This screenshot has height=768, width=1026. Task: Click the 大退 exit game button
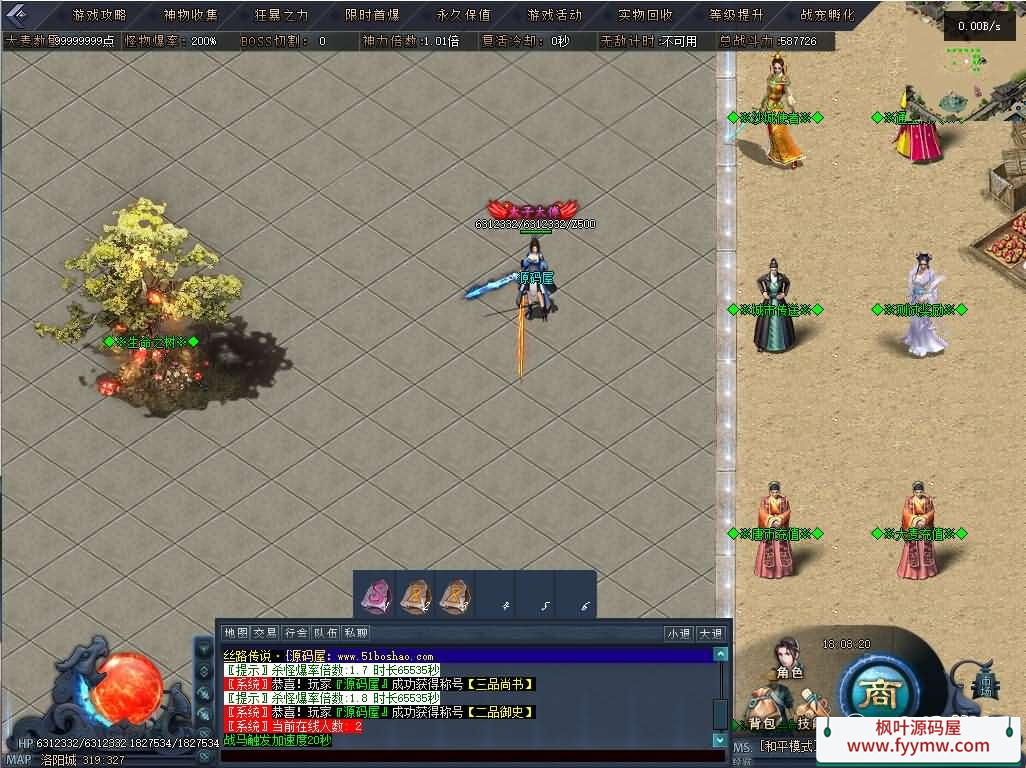710,633
